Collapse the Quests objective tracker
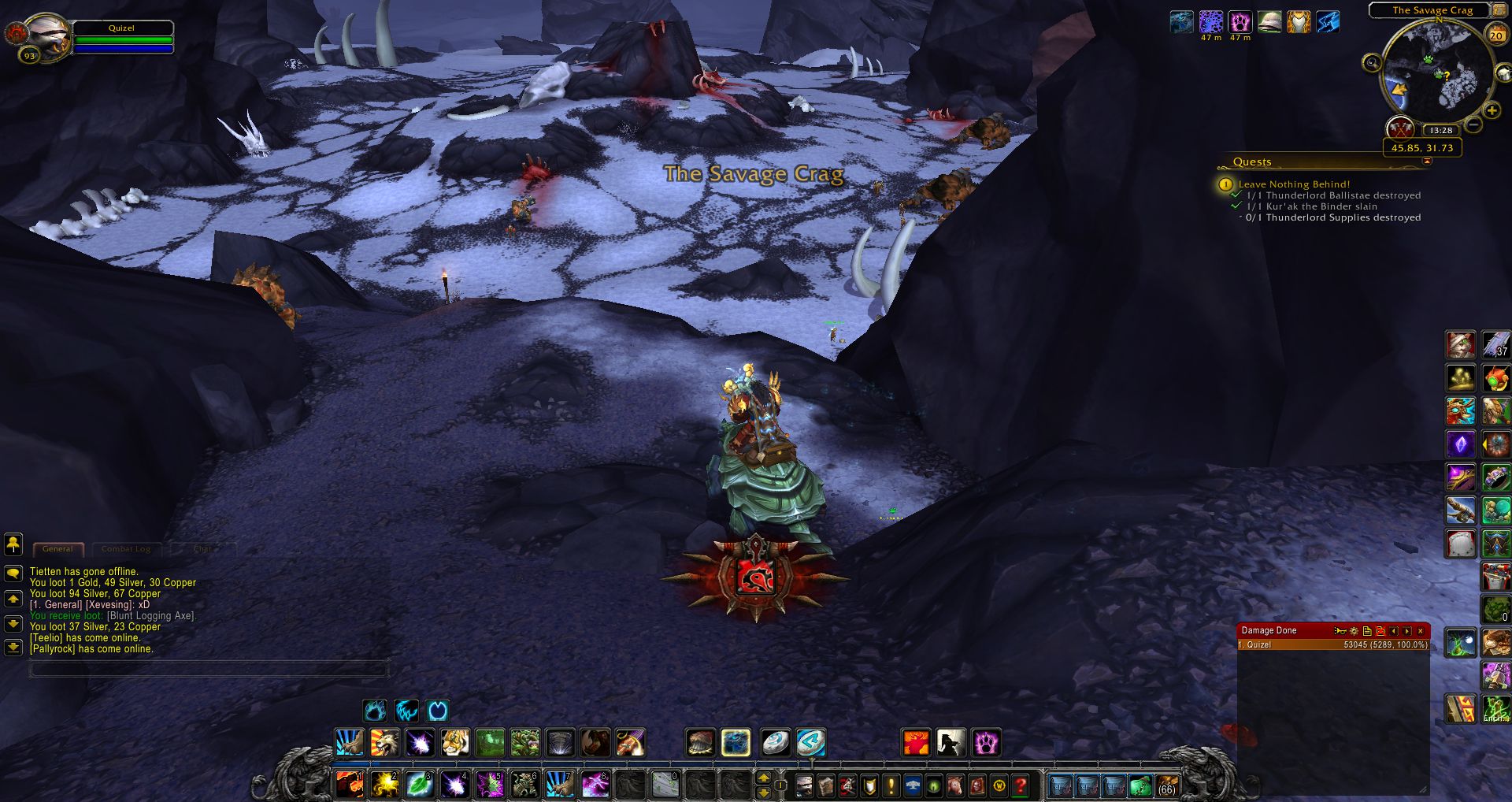Screen dimensions: 1512x802 pyautogui.click(x=1427, y=162)
